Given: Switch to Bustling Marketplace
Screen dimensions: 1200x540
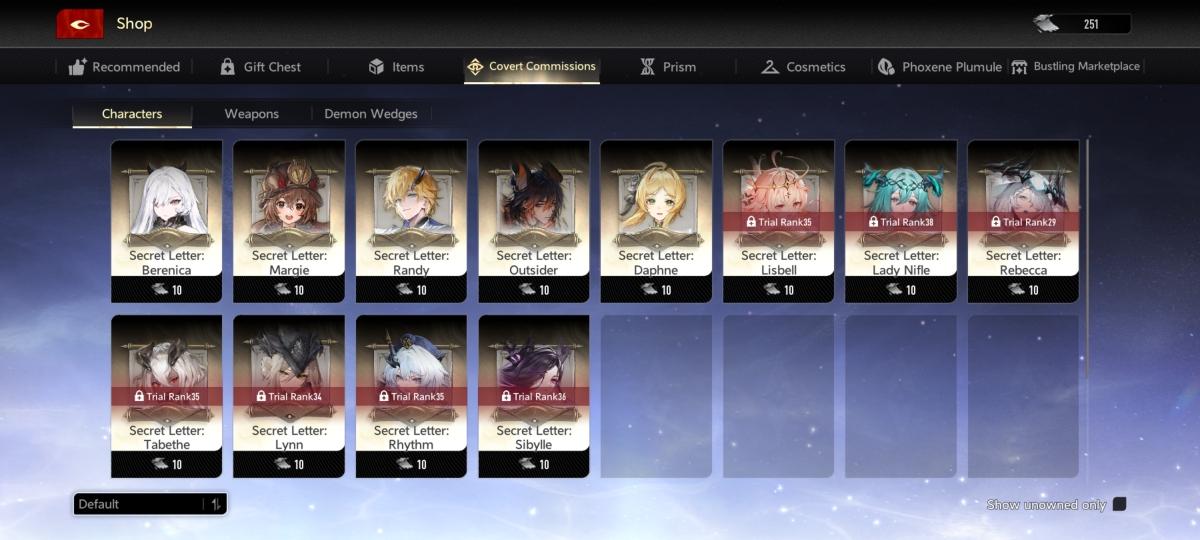Looking at the screenshot, I should pyautogui.click(x=1075, y=67).
